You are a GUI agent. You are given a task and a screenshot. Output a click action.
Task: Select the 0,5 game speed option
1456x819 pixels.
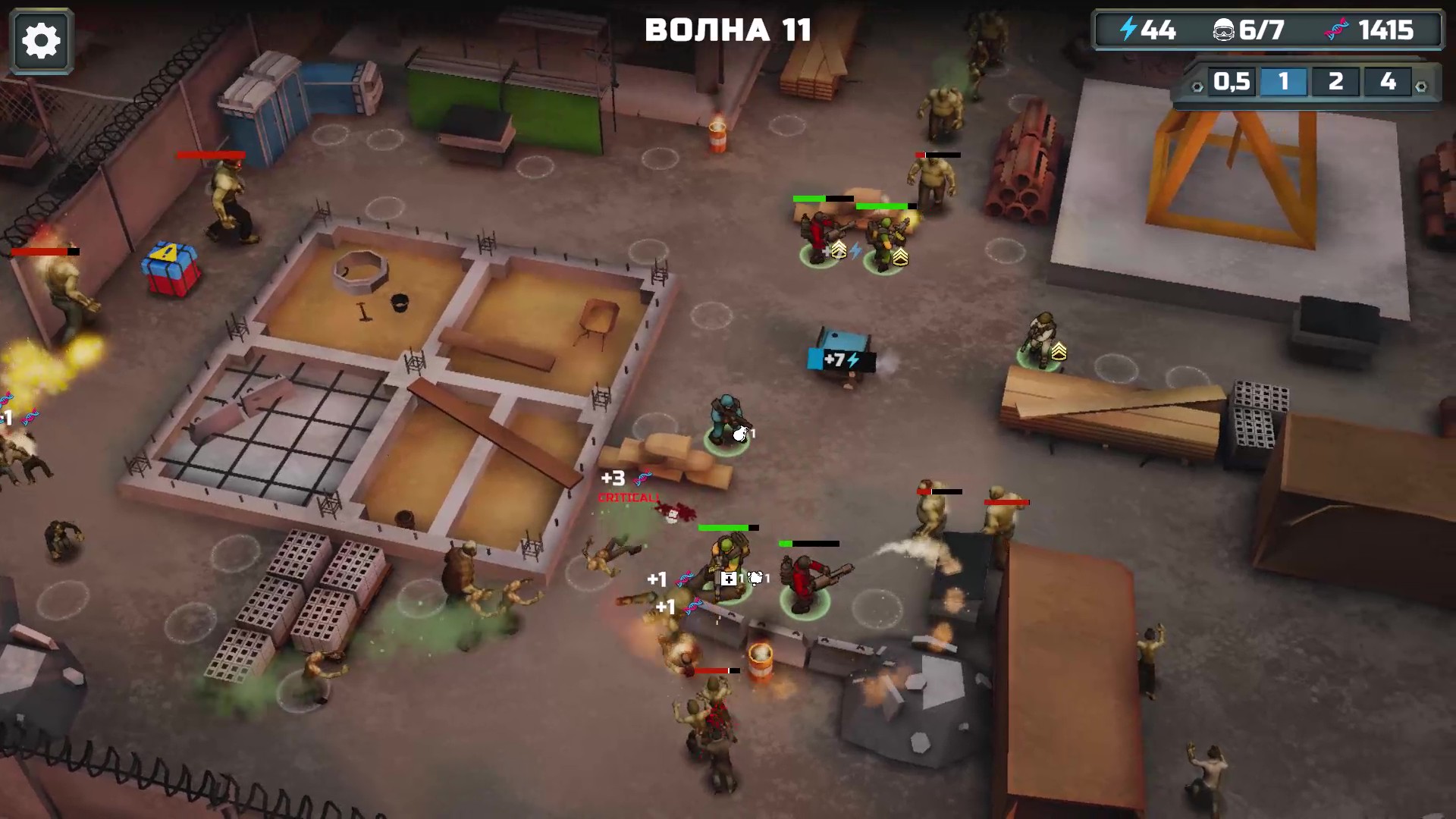pos(1231,82)
